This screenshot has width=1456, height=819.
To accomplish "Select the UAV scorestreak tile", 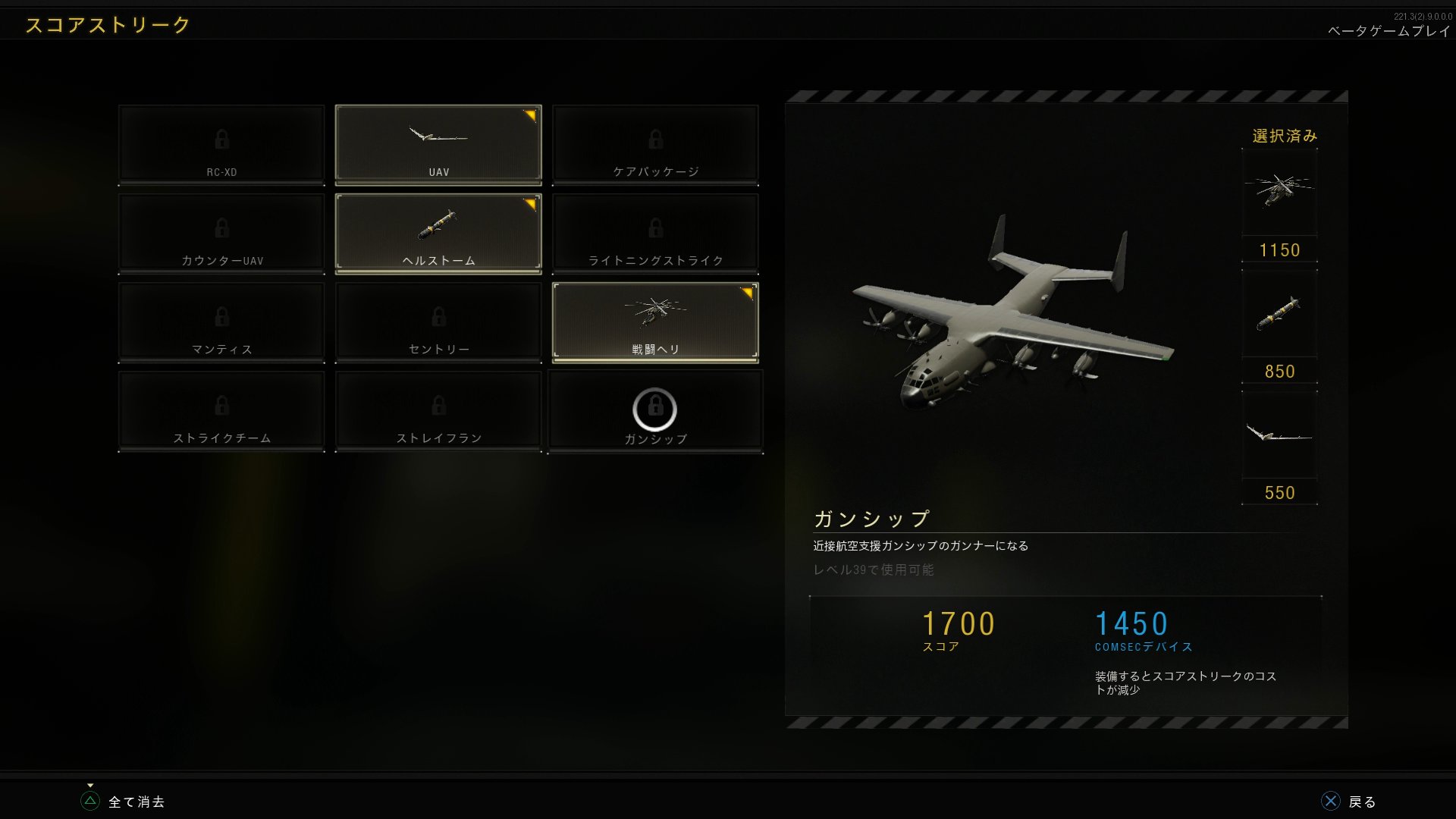I will coord(438,143).
